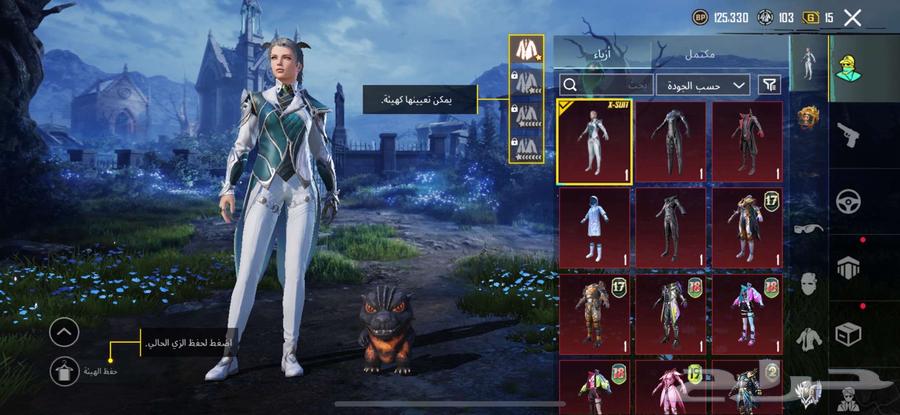Image resolution: width=900 pixels, height=415 pixels.
Task: Click the save appearance hanger button
Action: (63, 370)
